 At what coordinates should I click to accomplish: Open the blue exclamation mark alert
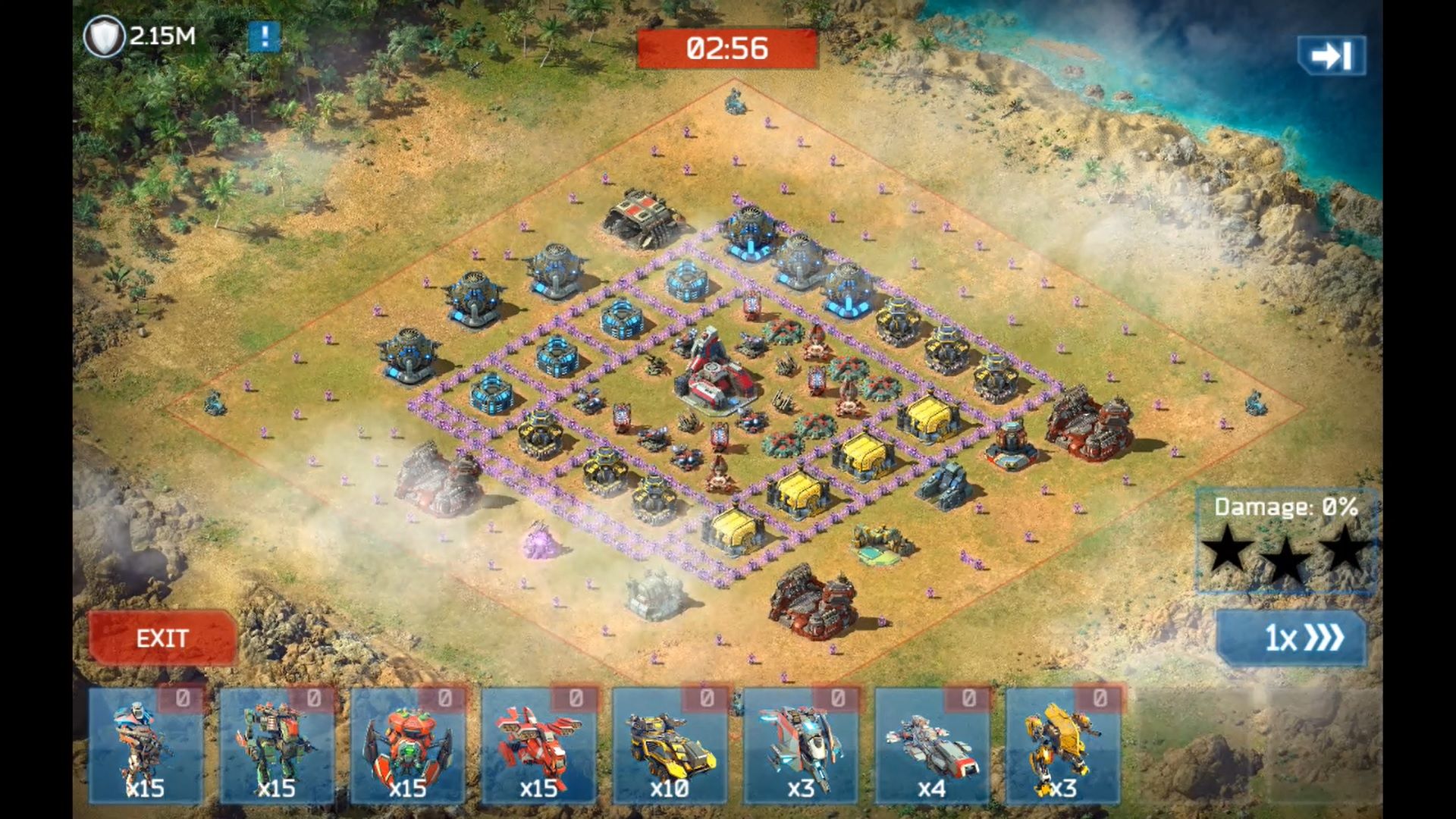(x=264, y=36)
